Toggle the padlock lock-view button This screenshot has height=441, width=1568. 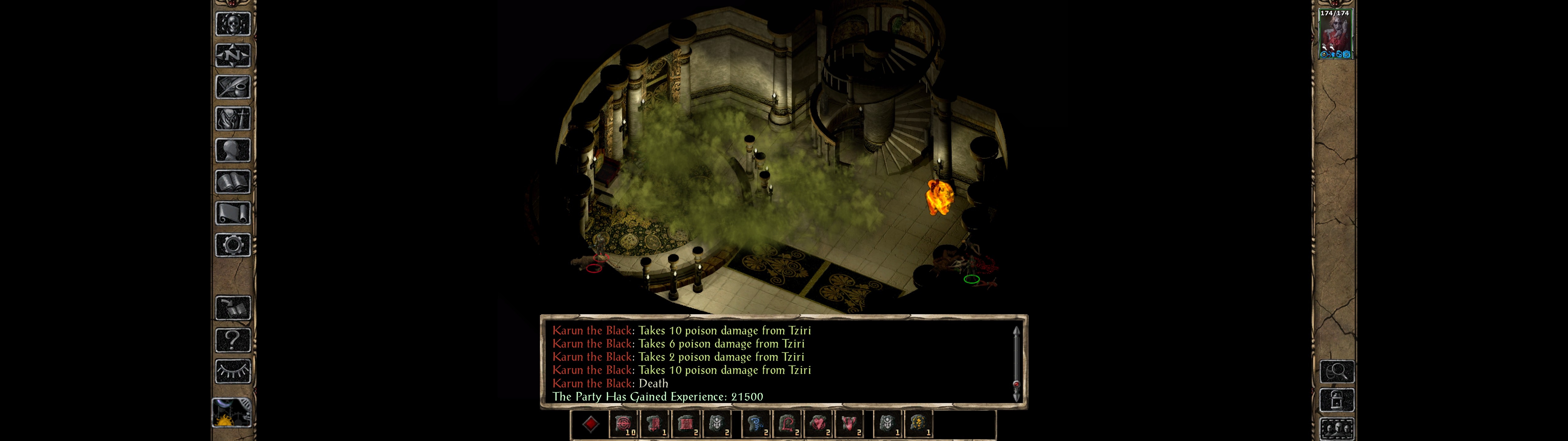[1337, 400]
